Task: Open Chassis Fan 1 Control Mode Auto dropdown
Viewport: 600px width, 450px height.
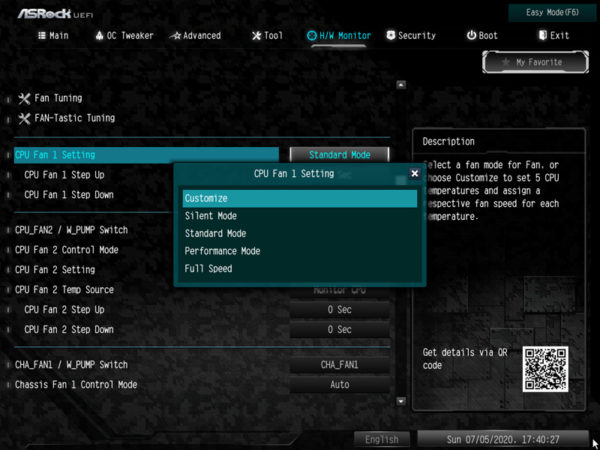Action: point(339,384)
